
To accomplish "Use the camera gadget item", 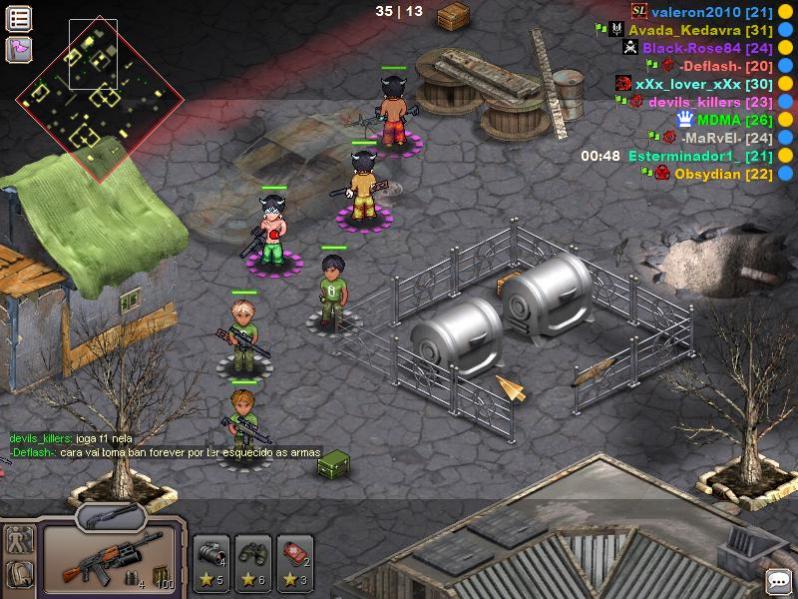I will pos(211,561).
